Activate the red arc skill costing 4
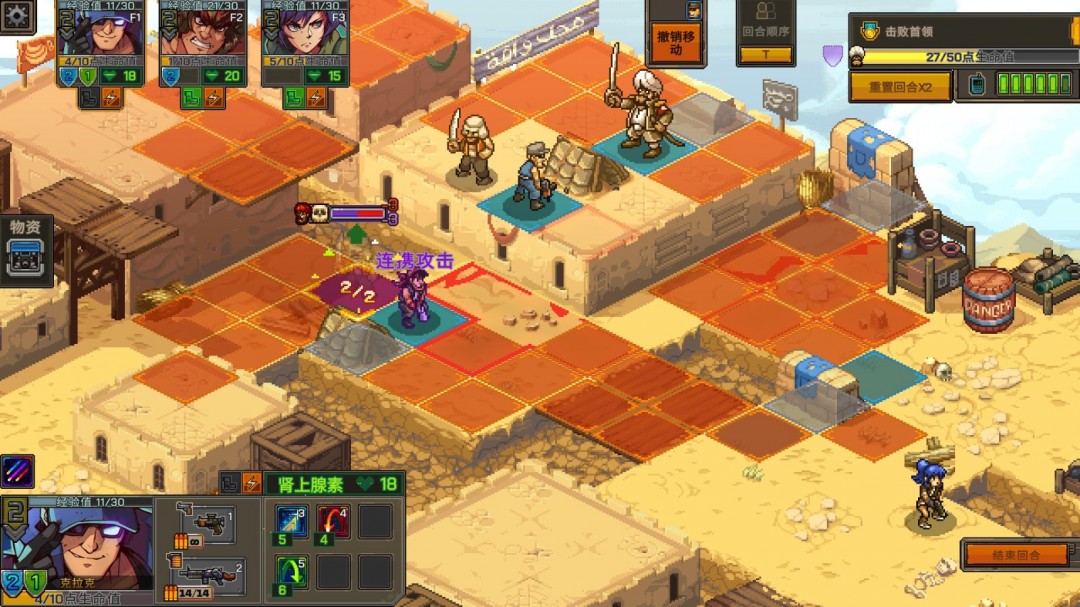1080x607 pixels. (x=334, y=522)
